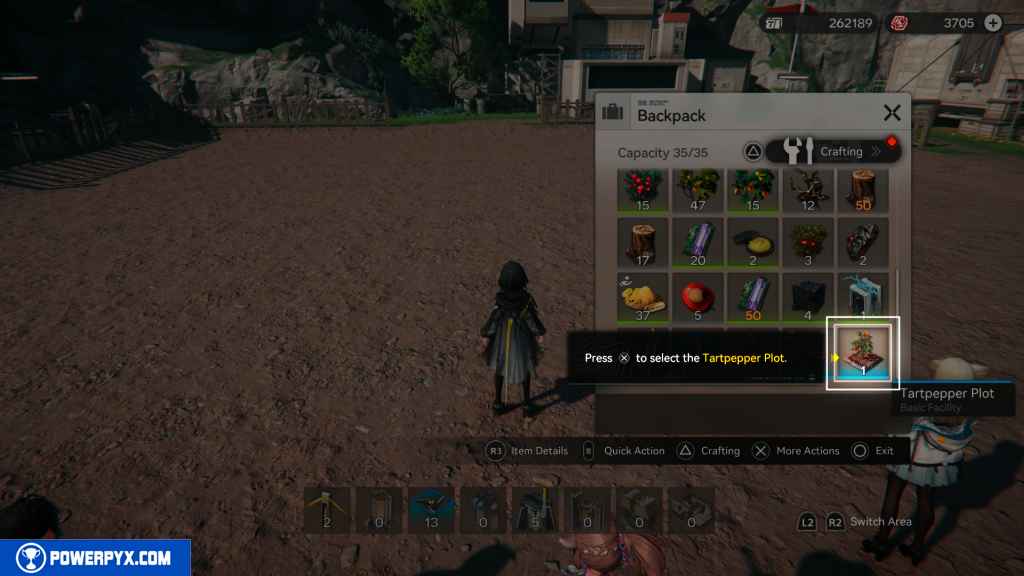
Task: Select the highlighted blue hotbar slot with 13
Action: point(432,509)
